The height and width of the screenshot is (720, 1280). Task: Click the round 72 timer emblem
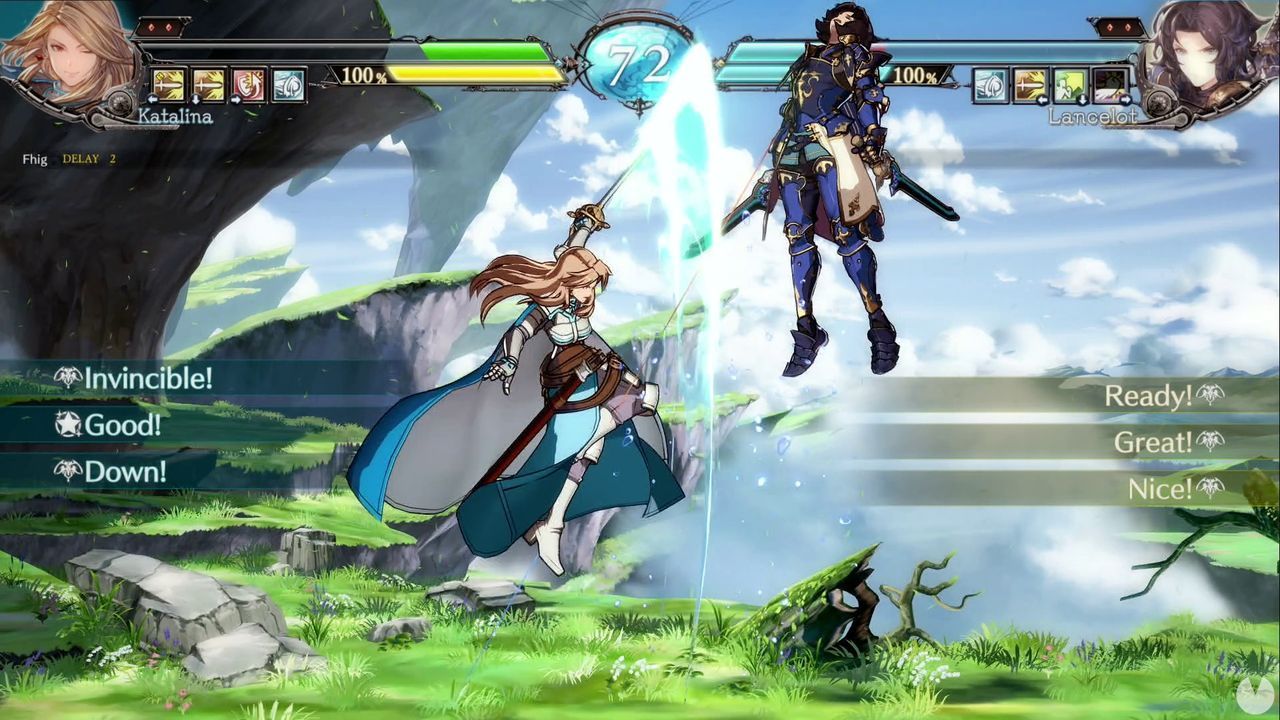tap(640, 52)
